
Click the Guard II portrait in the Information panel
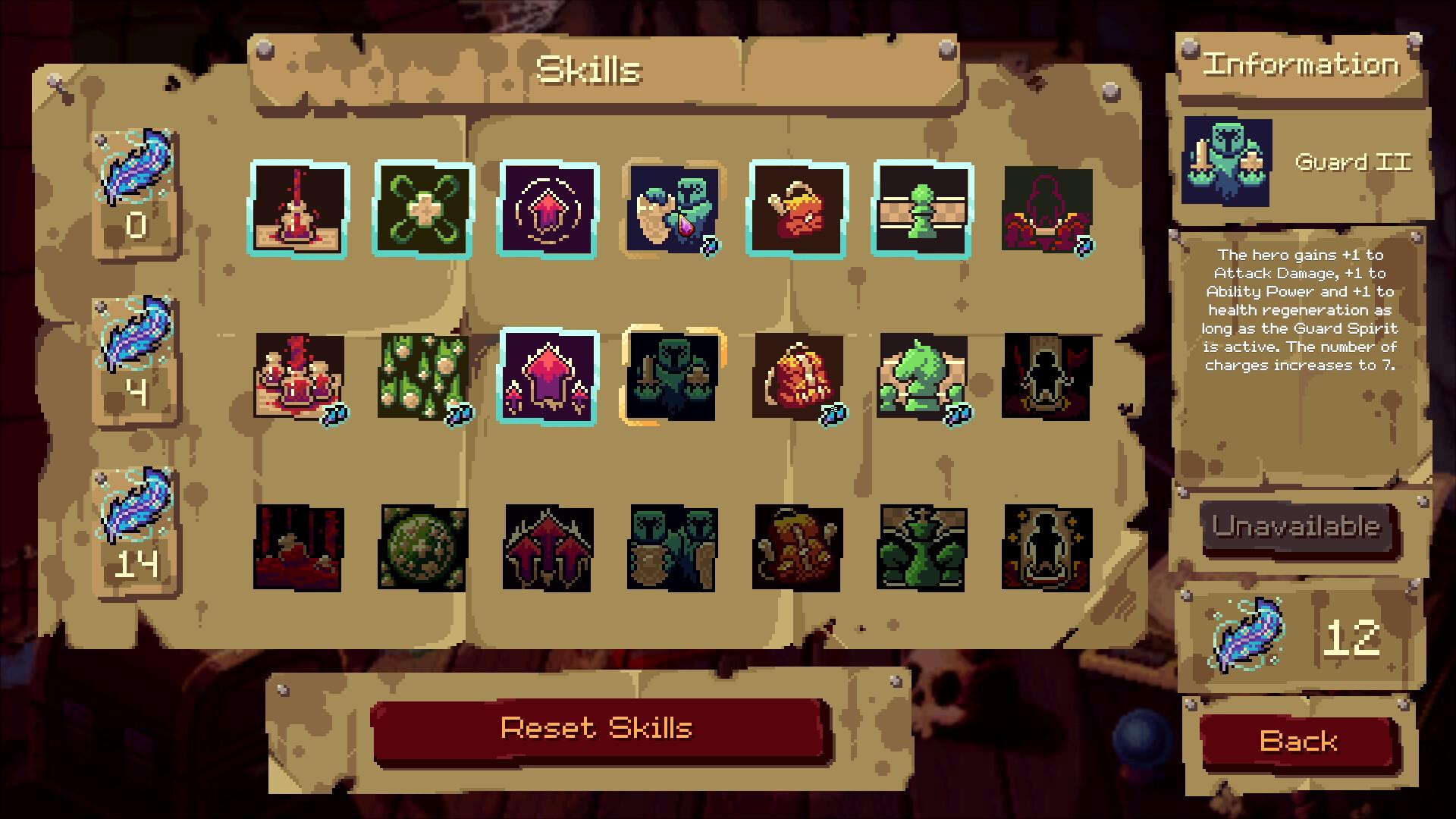pos(1228,162)
